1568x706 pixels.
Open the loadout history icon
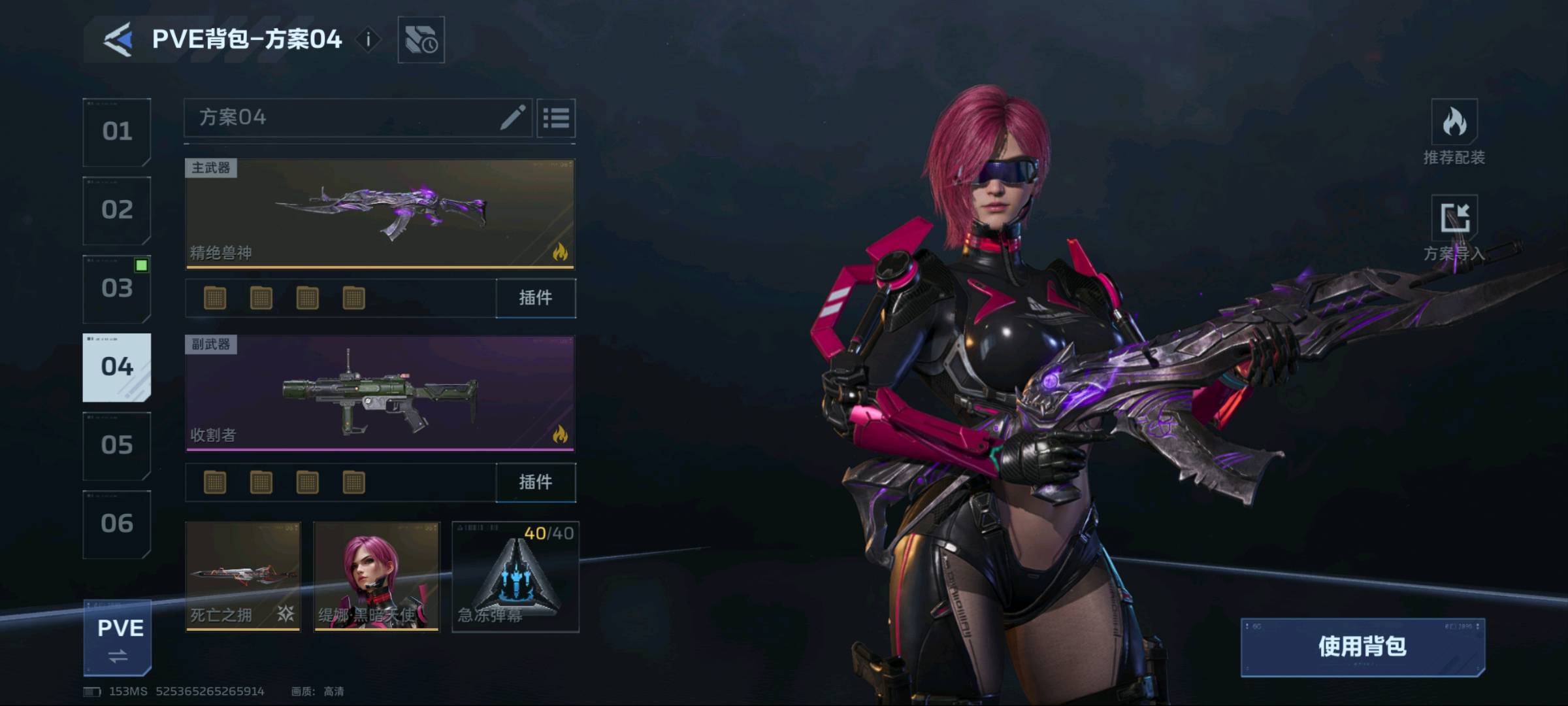[x=421, y=40]
